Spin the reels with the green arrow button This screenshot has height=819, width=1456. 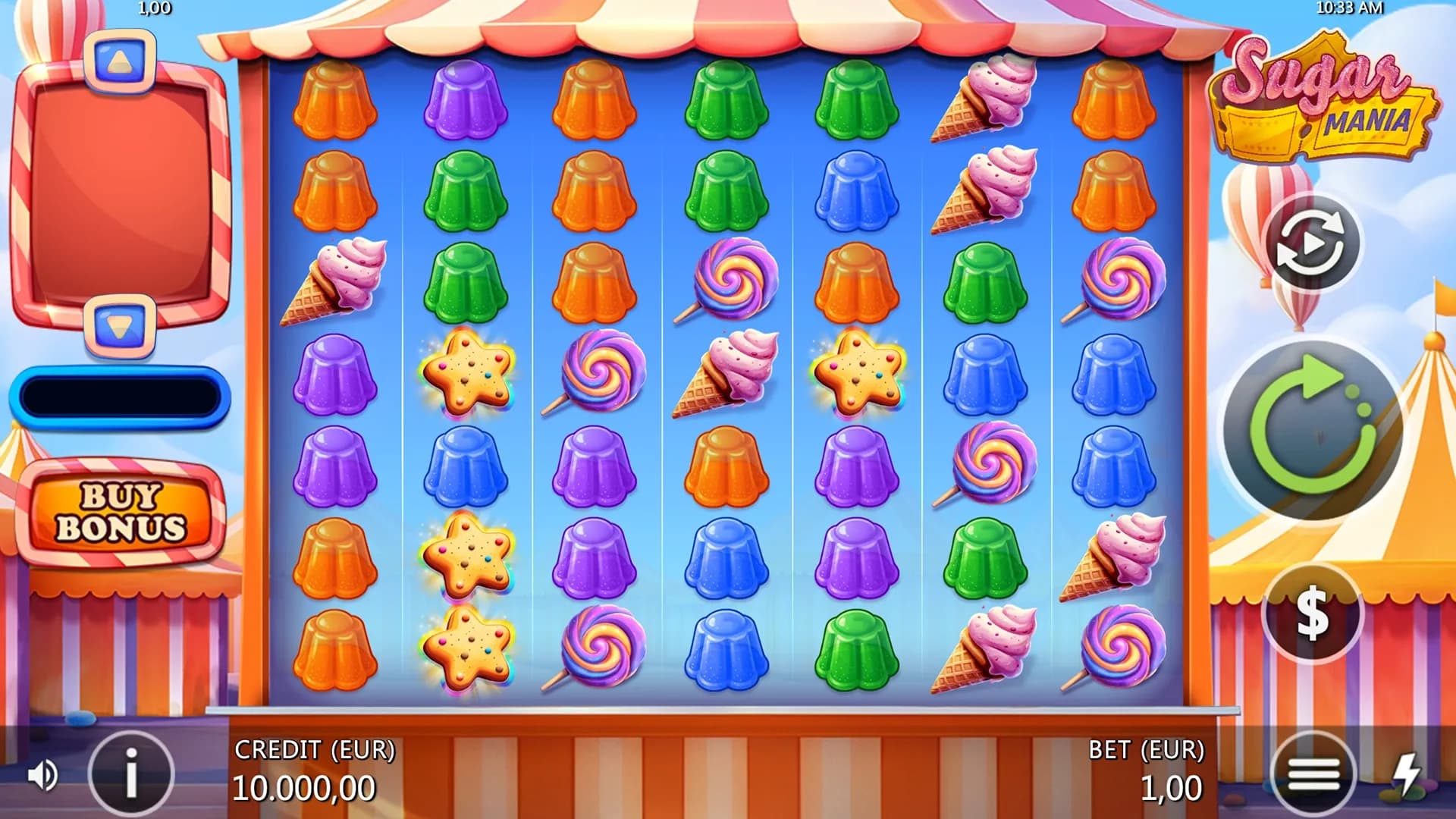click(x=1313, y=429)
